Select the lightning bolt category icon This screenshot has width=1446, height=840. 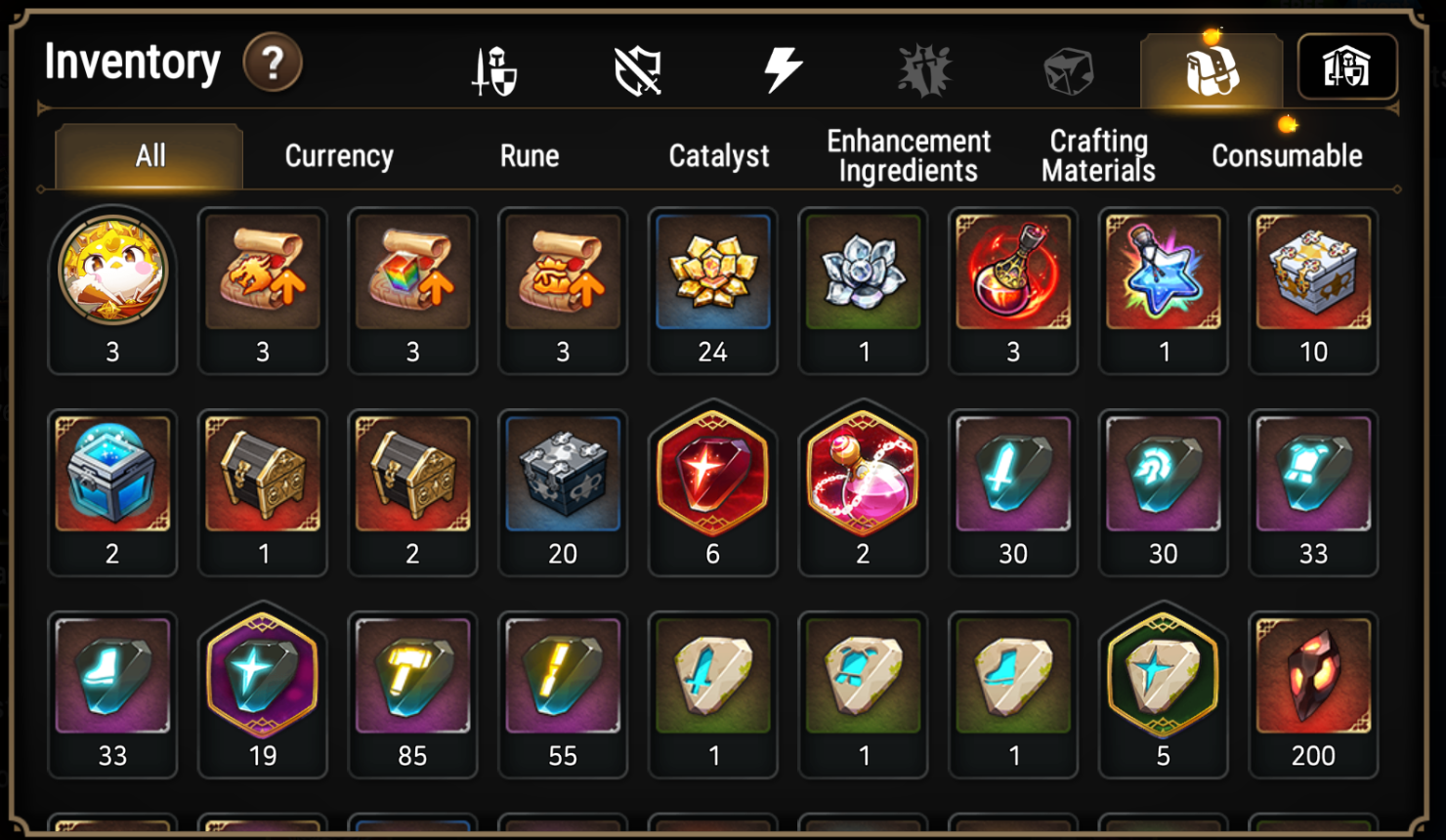coord(782,66)
